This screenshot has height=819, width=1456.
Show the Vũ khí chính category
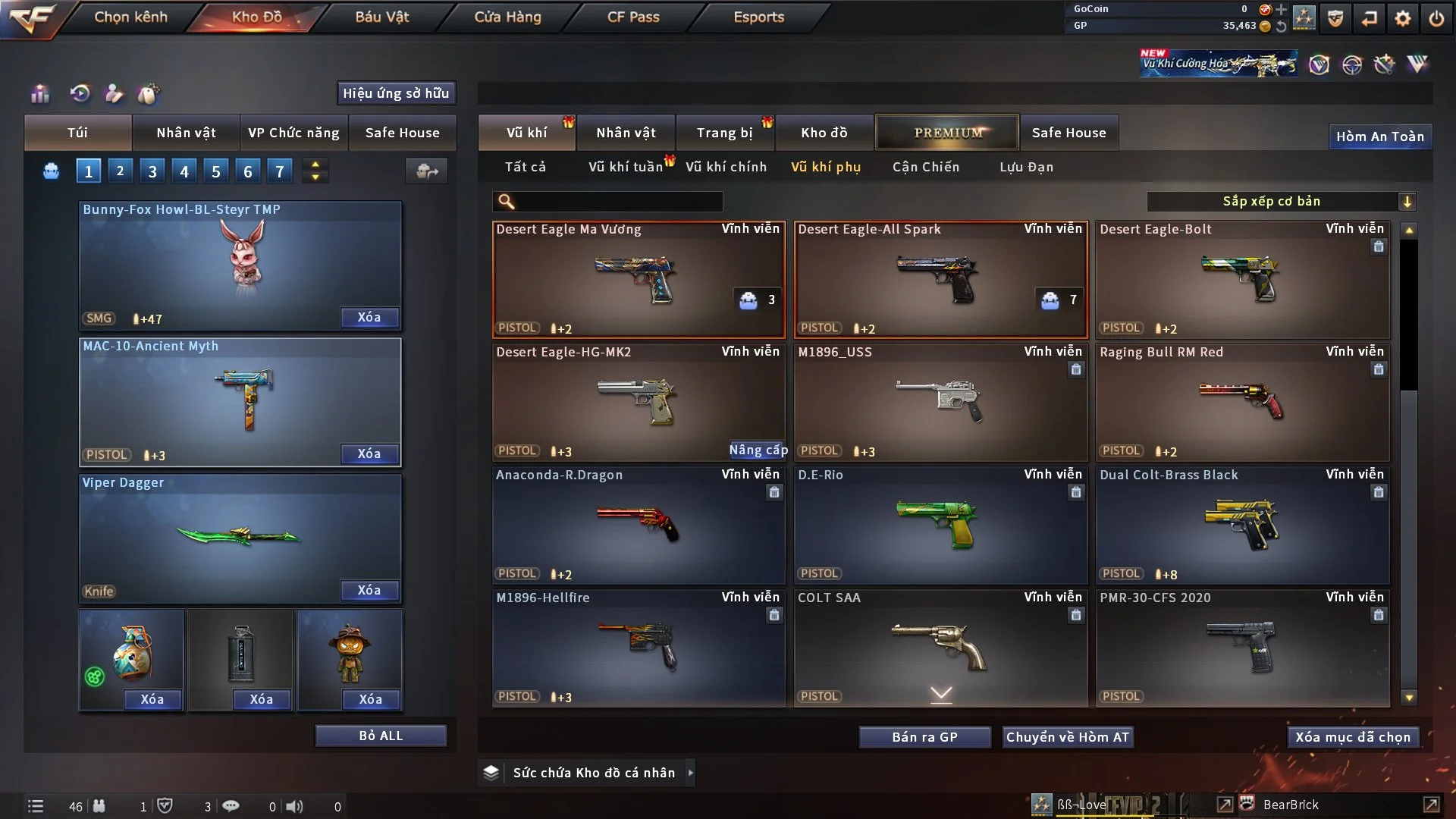726,167
